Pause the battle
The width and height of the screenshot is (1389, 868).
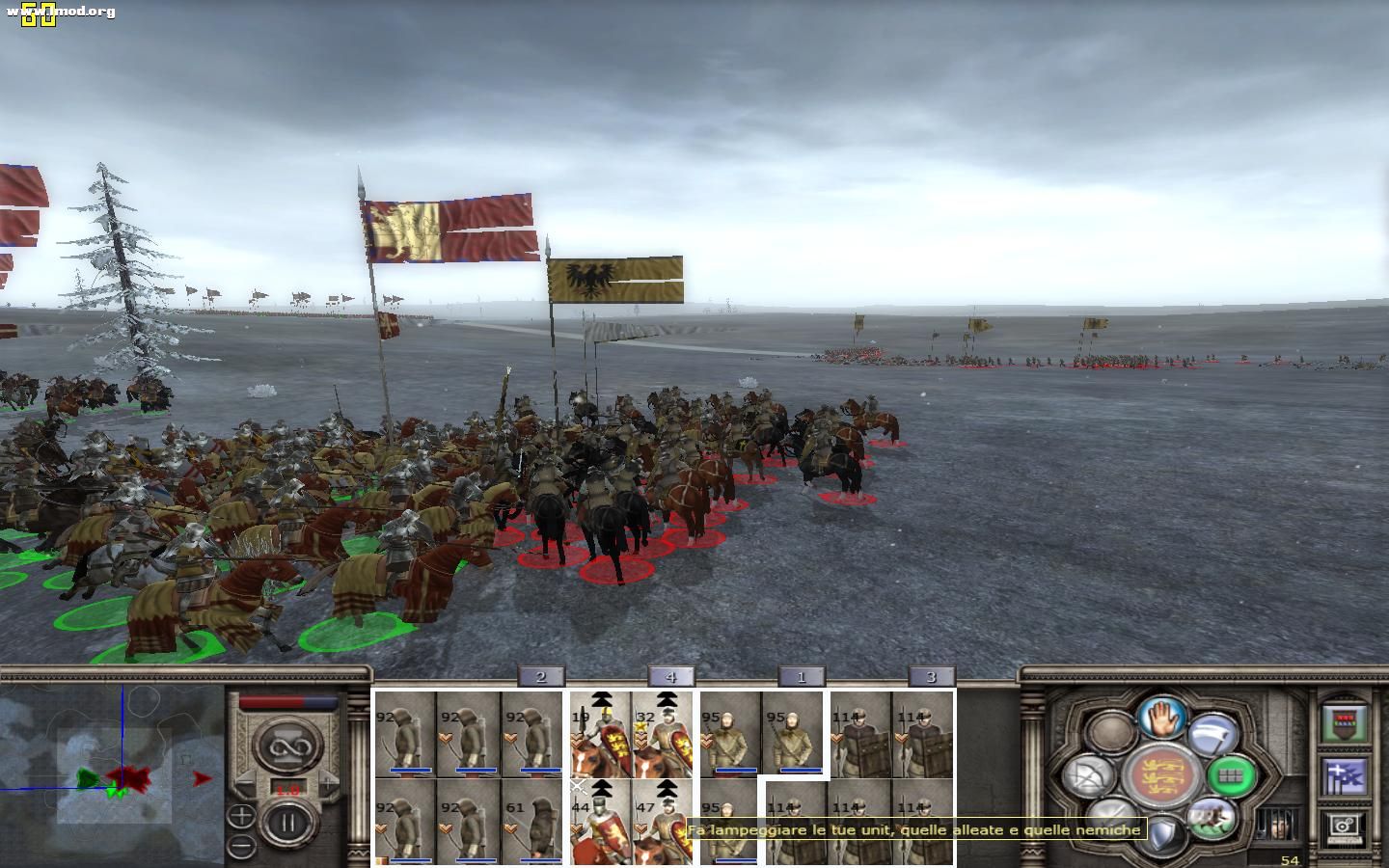point(286,823)
